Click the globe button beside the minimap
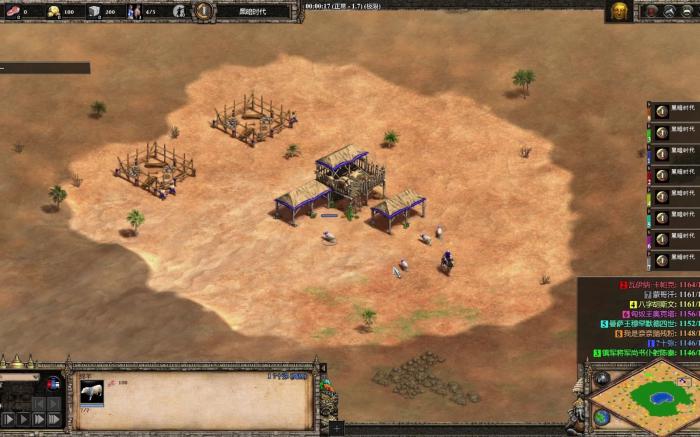Image resolution: width=700 pixels, height=437 pixels. (x=602, y=416)
